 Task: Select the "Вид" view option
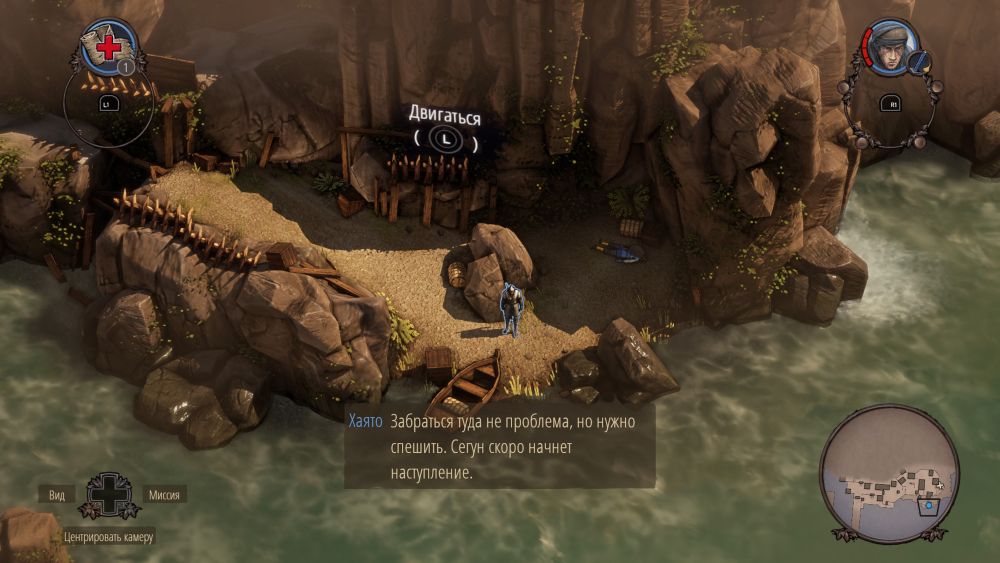pos(56,495)
